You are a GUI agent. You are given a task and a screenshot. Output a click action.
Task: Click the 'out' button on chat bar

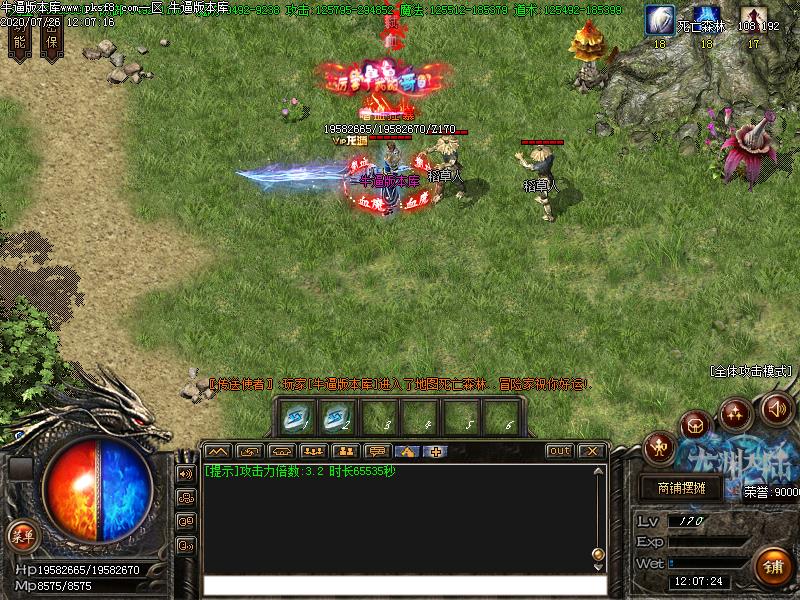click(560, 451)
